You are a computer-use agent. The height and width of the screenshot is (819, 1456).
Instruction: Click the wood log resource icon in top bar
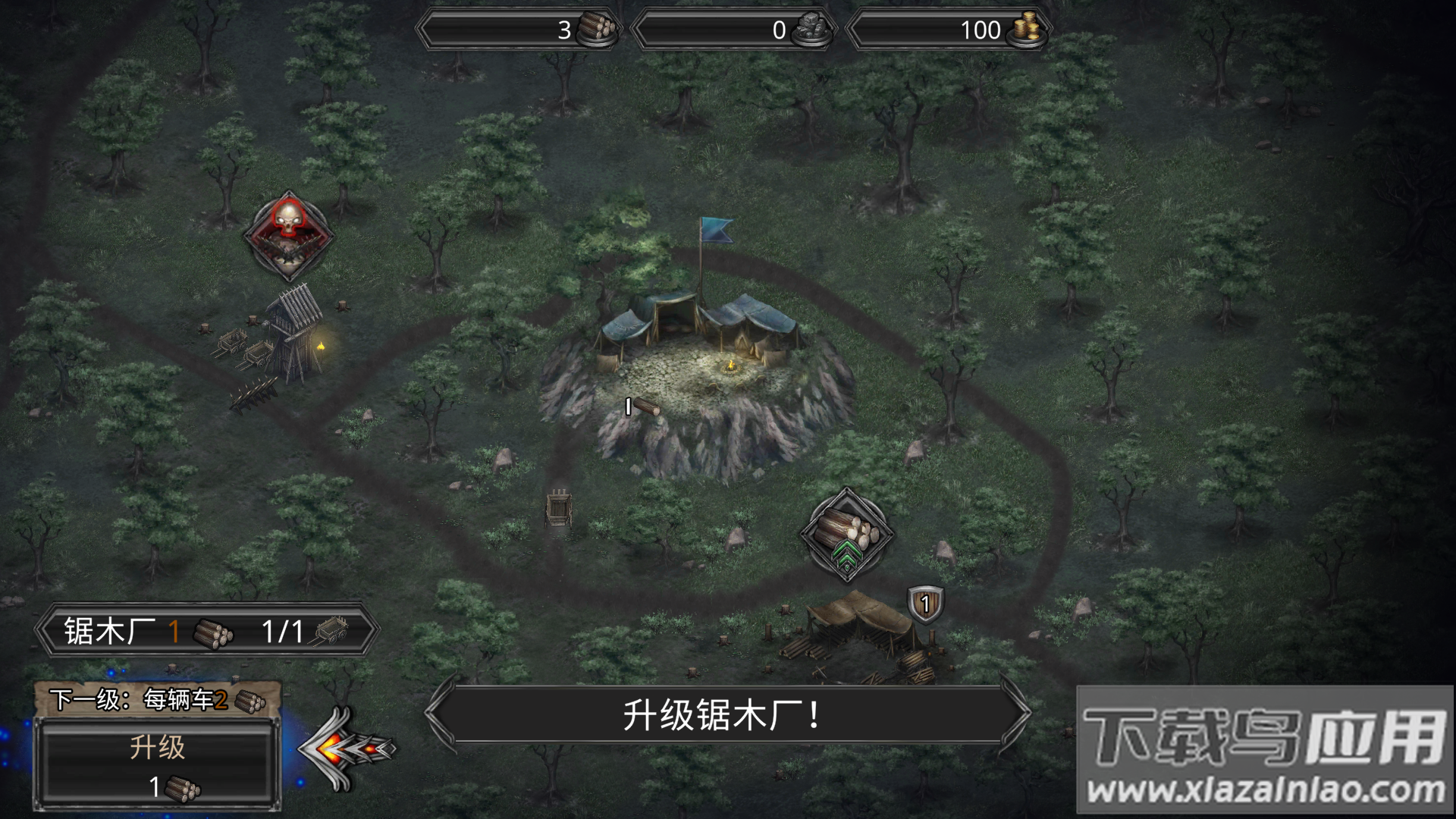[597, 29]
